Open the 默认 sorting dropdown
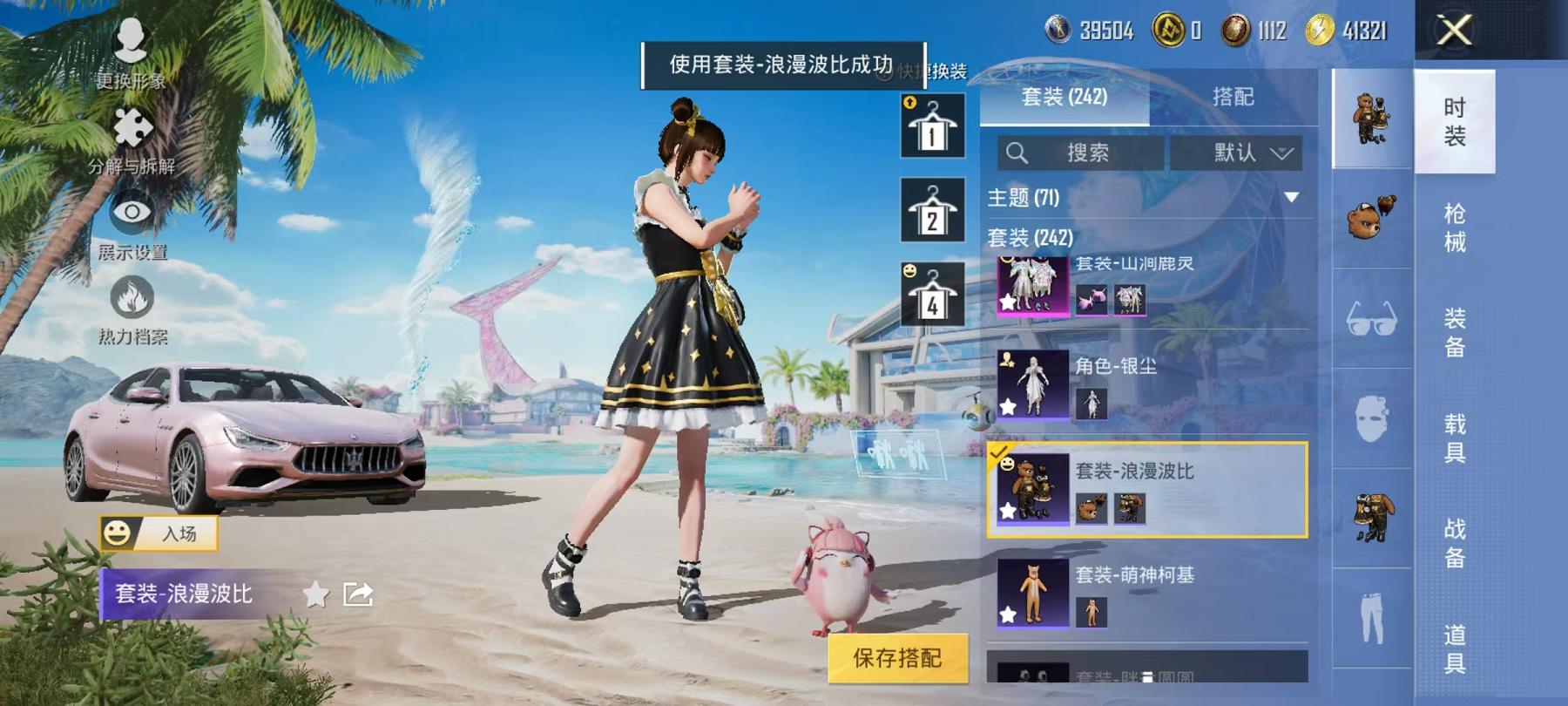Image resolution: width=1568 pixels, height=706 pixels. pos(1238,153)
